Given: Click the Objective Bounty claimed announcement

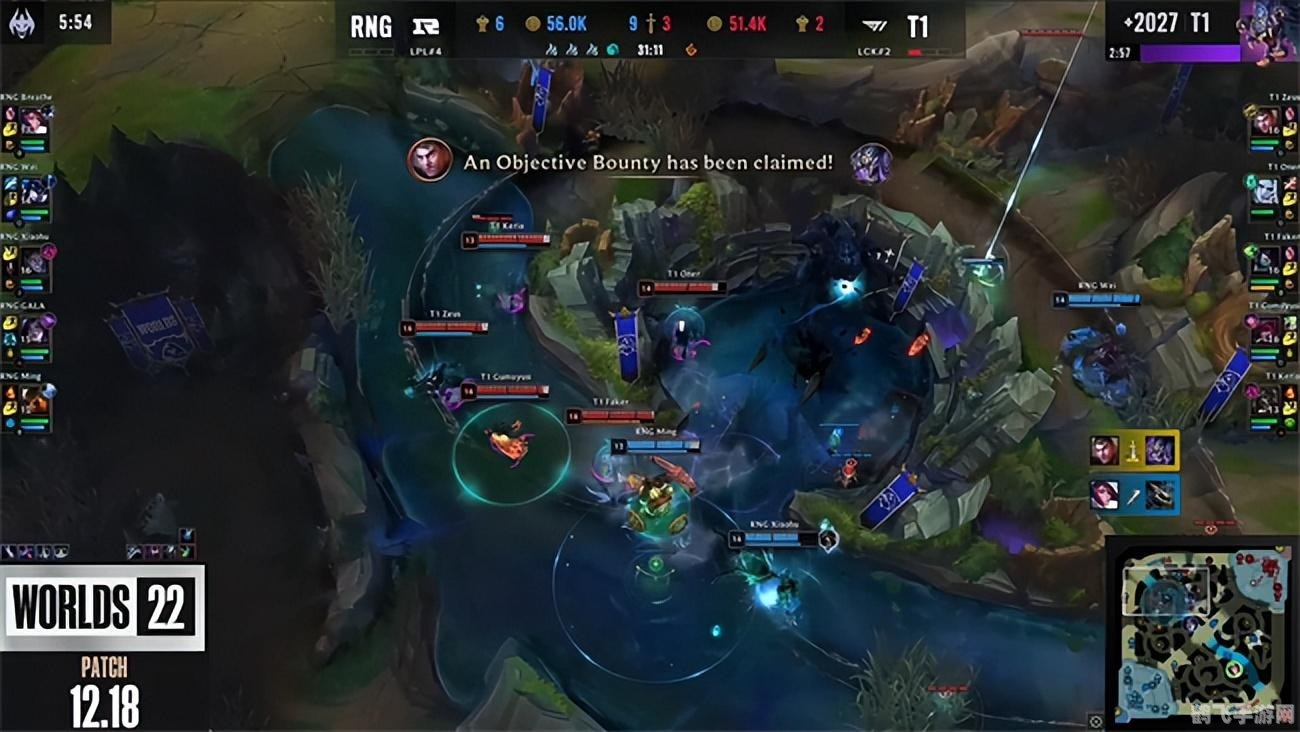Looking at the screenshot, I should [648, 162].
